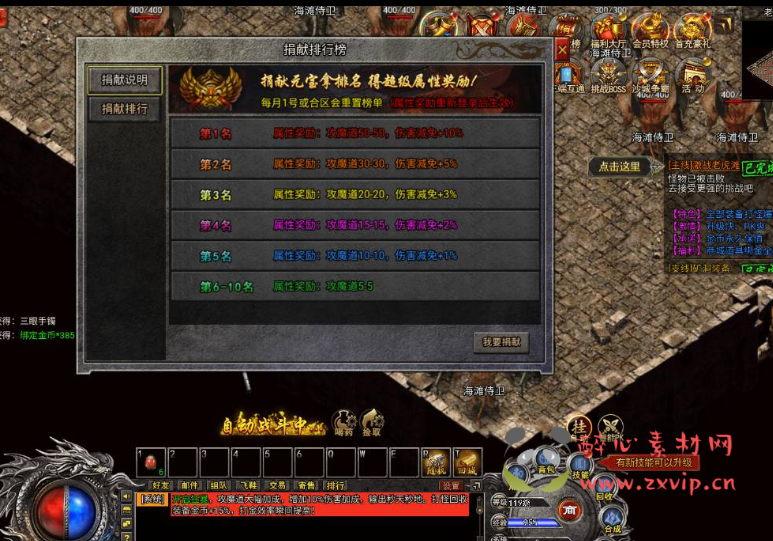Viewport: 773px width, 541px height.
Task: Open the 沙城争霸 siege icon
Action: [651, 74]
